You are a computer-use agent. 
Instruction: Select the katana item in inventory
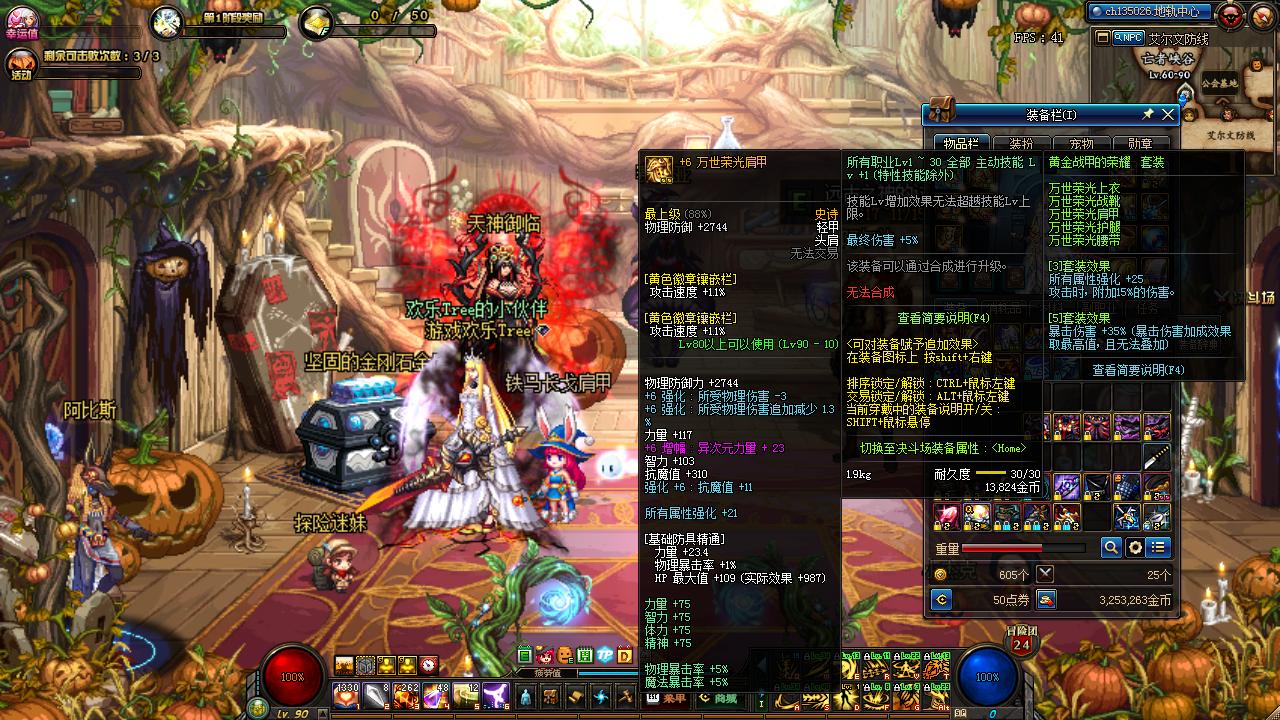1157,458
